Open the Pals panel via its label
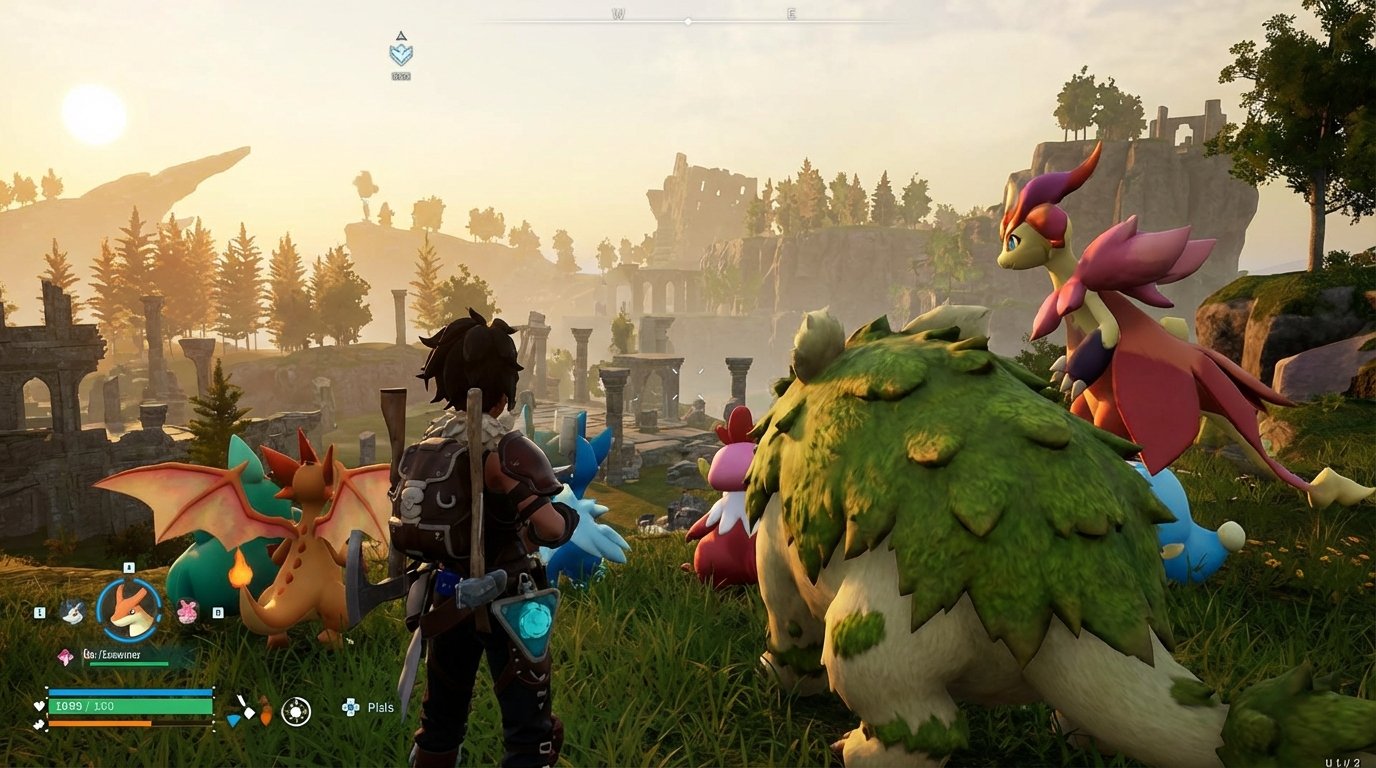The image size is (1376, 768). click(380, 708)
